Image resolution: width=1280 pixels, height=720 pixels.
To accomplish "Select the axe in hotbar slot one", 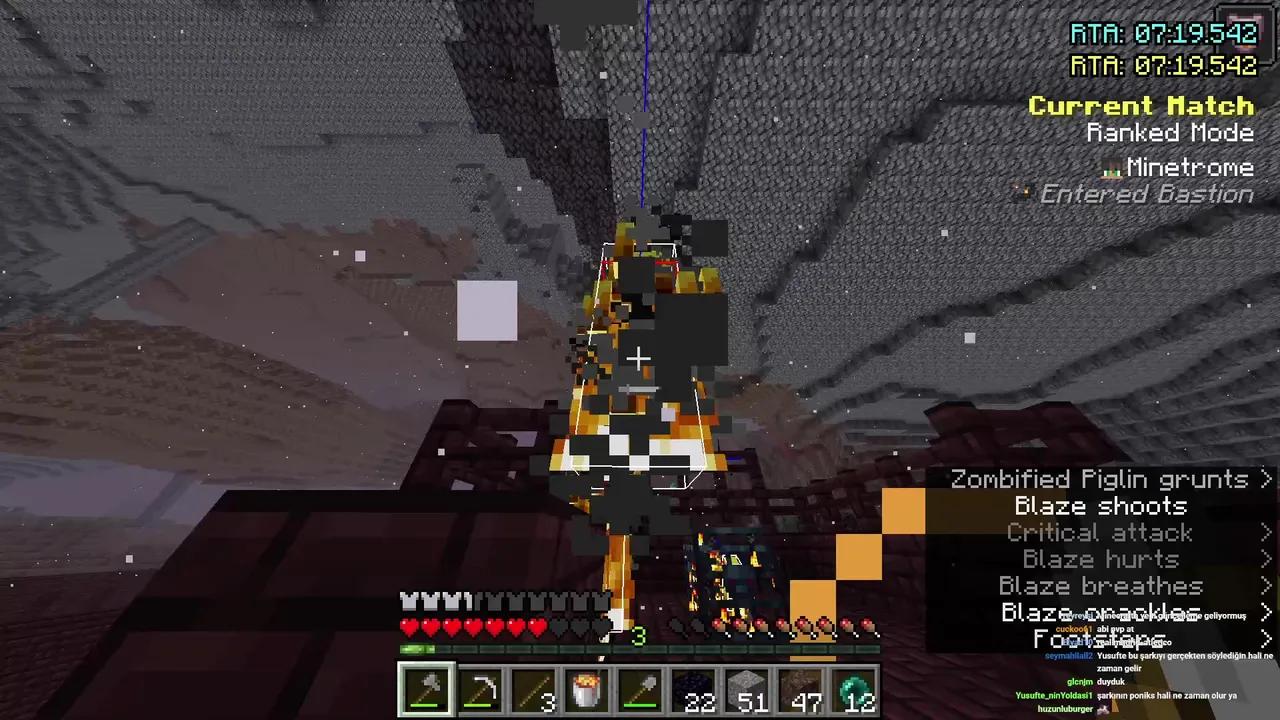I will click(x=427, y=687).
